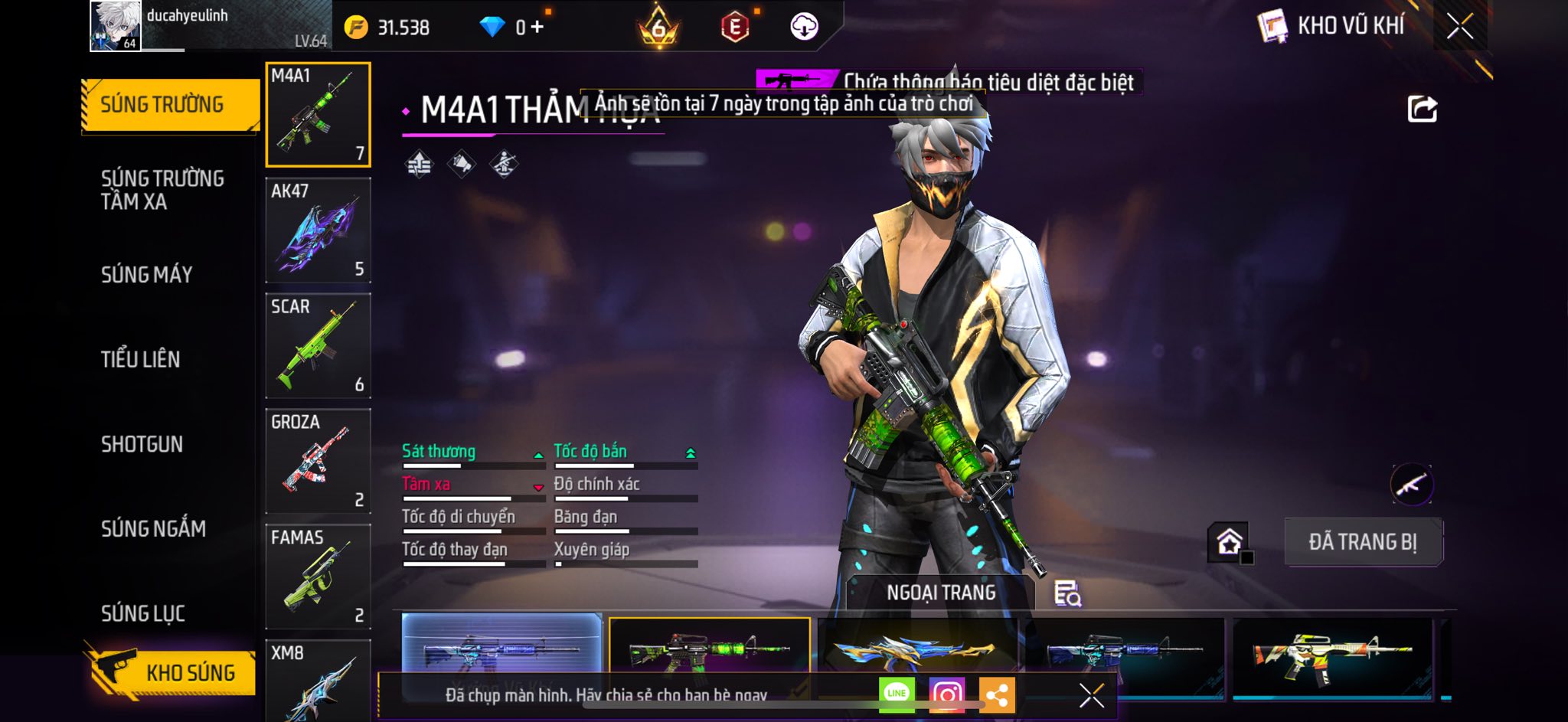
Task: Choose the FAMAS weapon tile
Action: [x=318, y=577]
